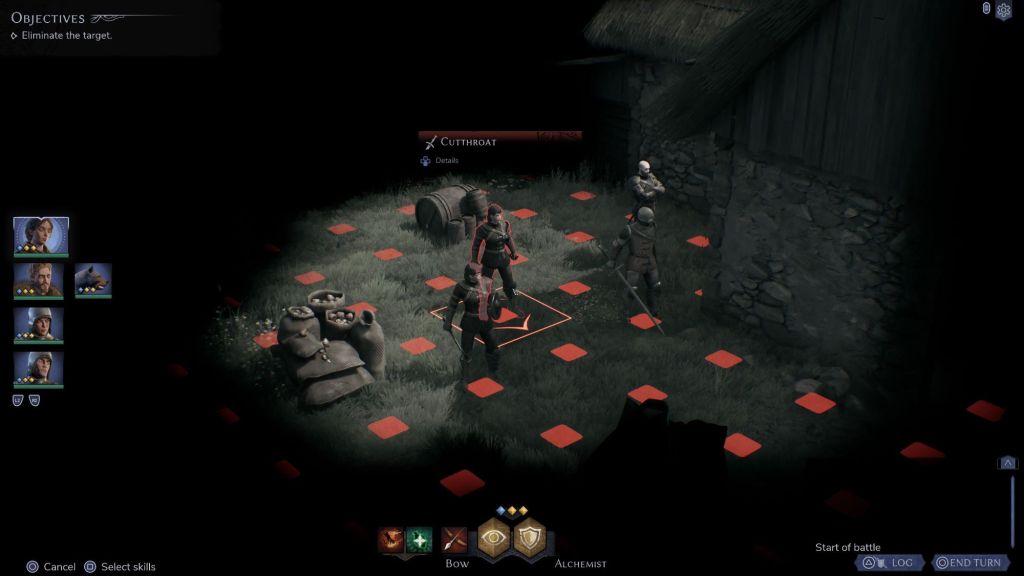Expand the log with the up arrow
1024x576 pixels.
[x=1008, y=462]
